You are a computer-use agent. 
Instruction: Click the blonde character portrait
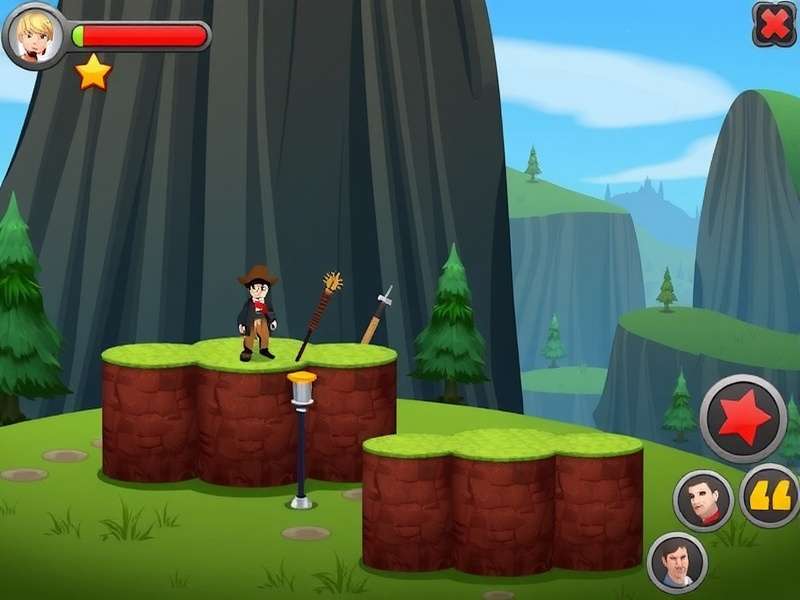point(35,36)
